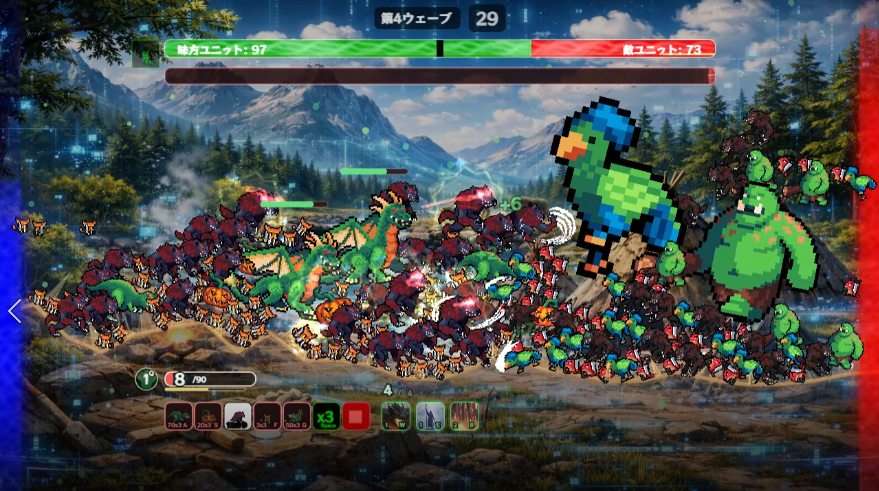
Task: Summon the small fox unit (3x3)
Action: click(267, 415)
